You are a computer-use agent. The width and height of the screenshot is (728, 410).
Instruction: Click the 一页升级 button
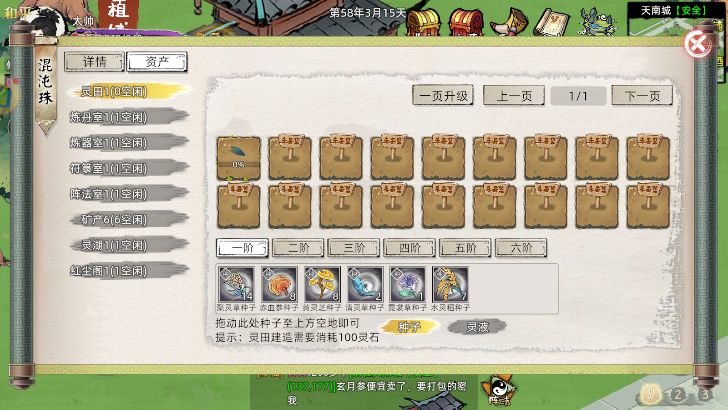point(443,96)
